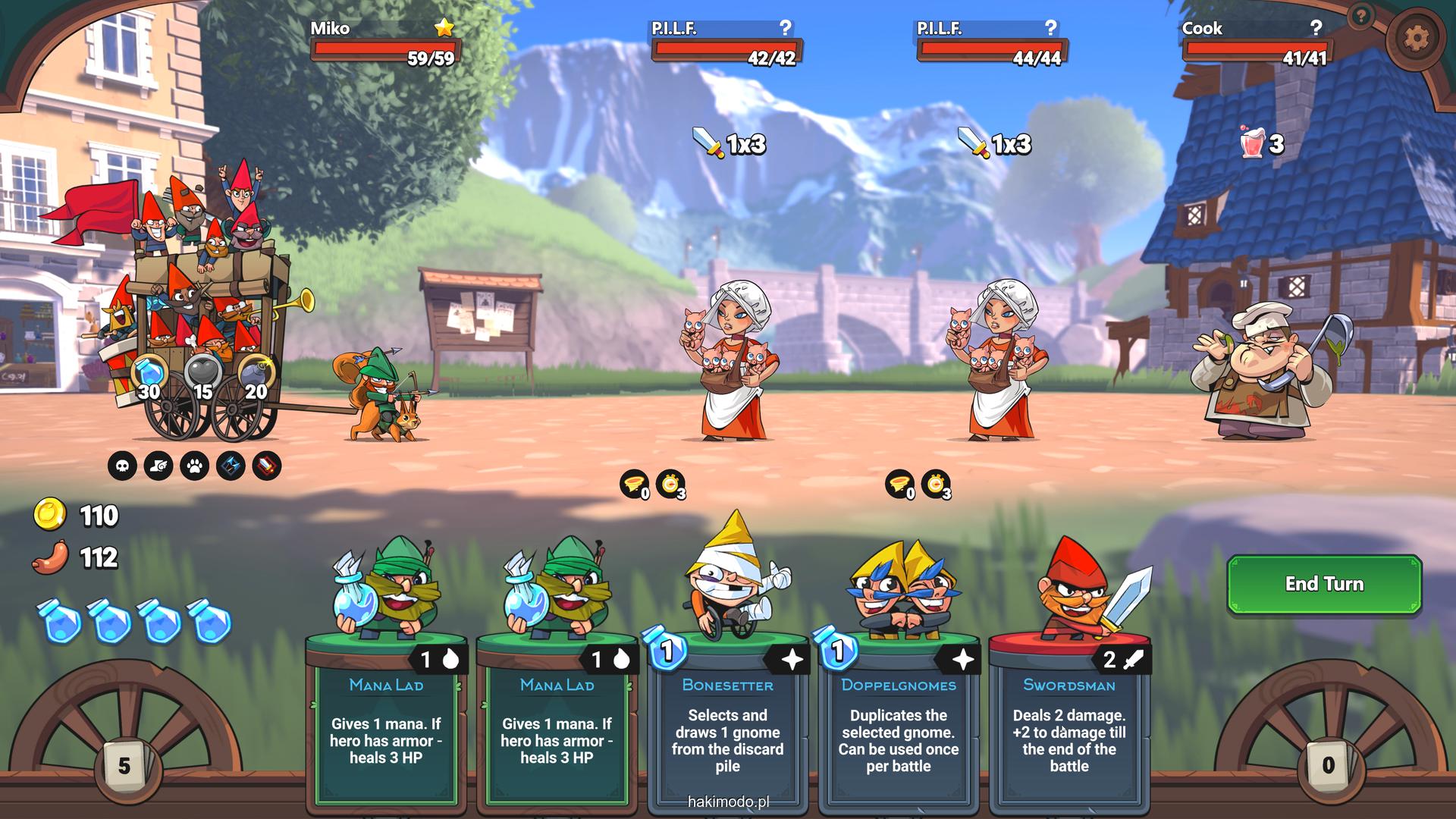Inspect the paw print status icon
1456x819 pixels.
(195, 466)
